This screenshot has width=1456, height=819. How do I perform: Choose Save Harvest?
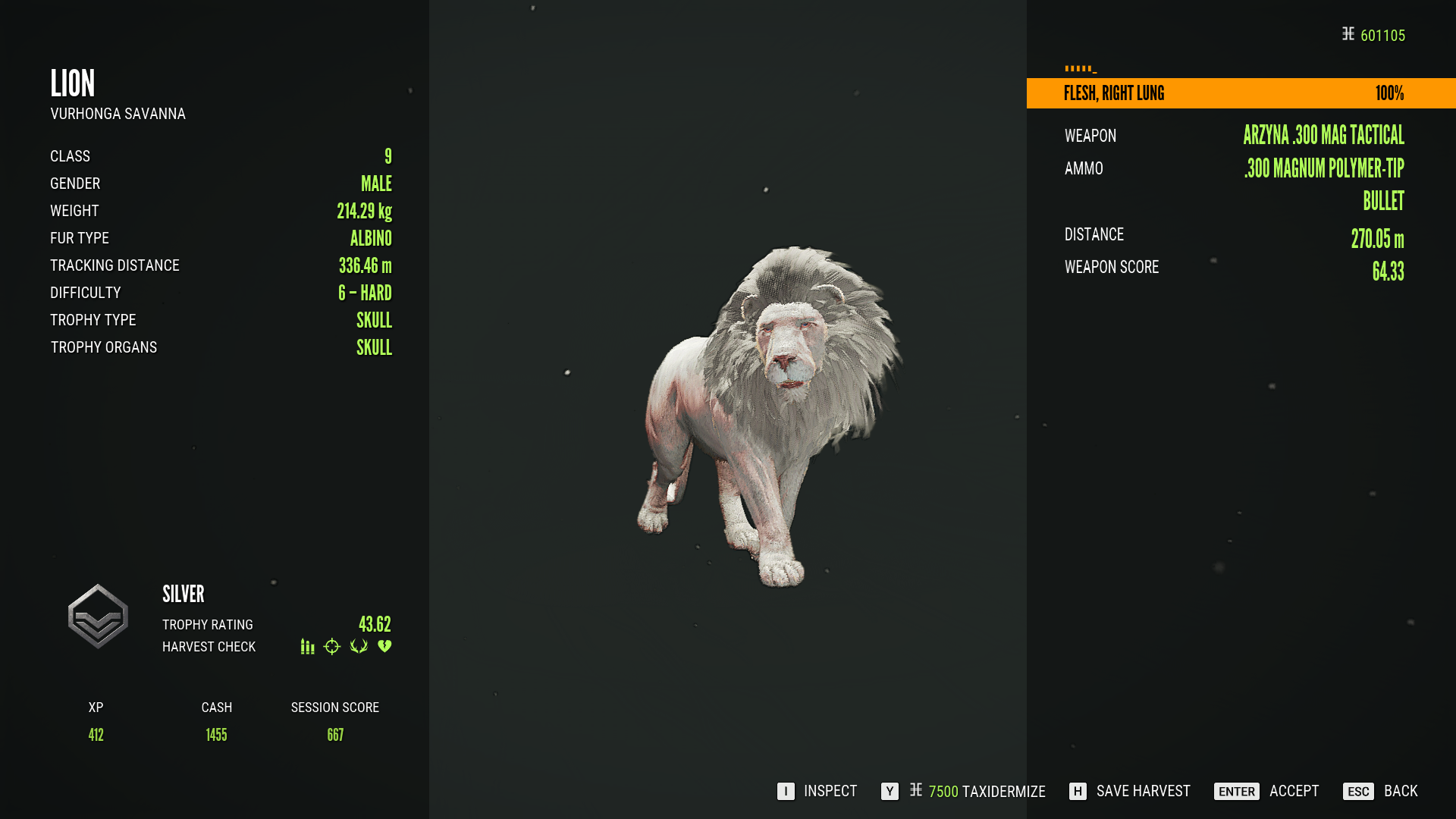pos(1129,791)
